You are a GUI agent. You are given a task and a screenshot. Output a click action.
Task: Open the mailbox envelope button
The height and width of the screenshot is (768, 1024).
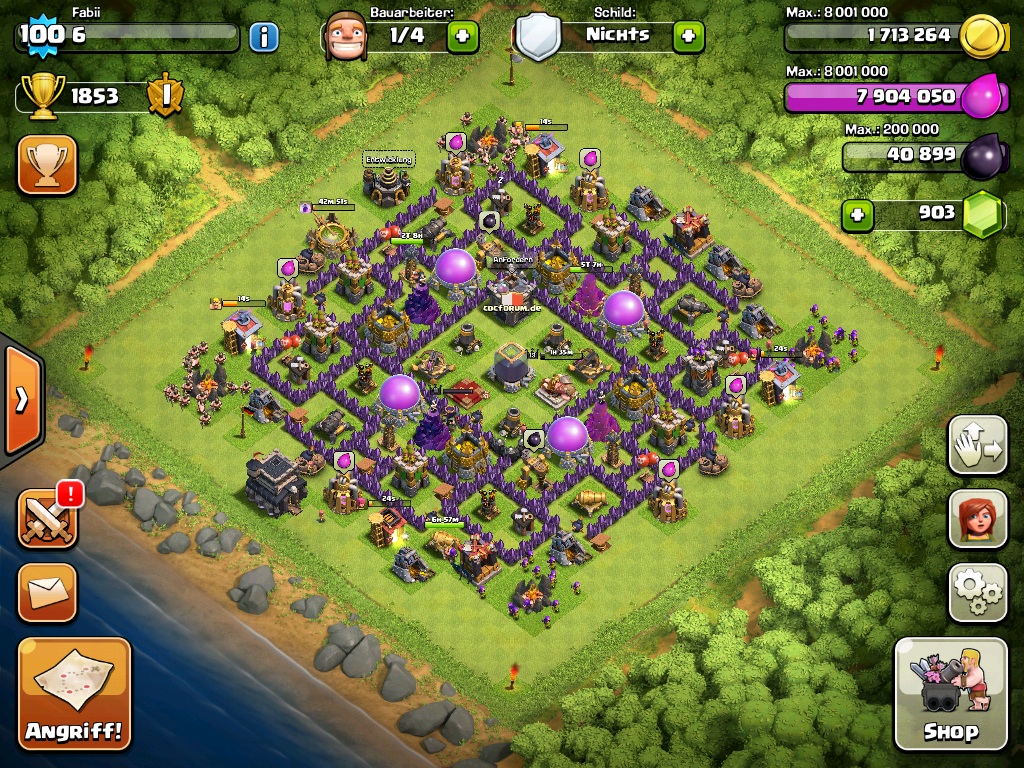pyautogui.click(x=47, y=592)
